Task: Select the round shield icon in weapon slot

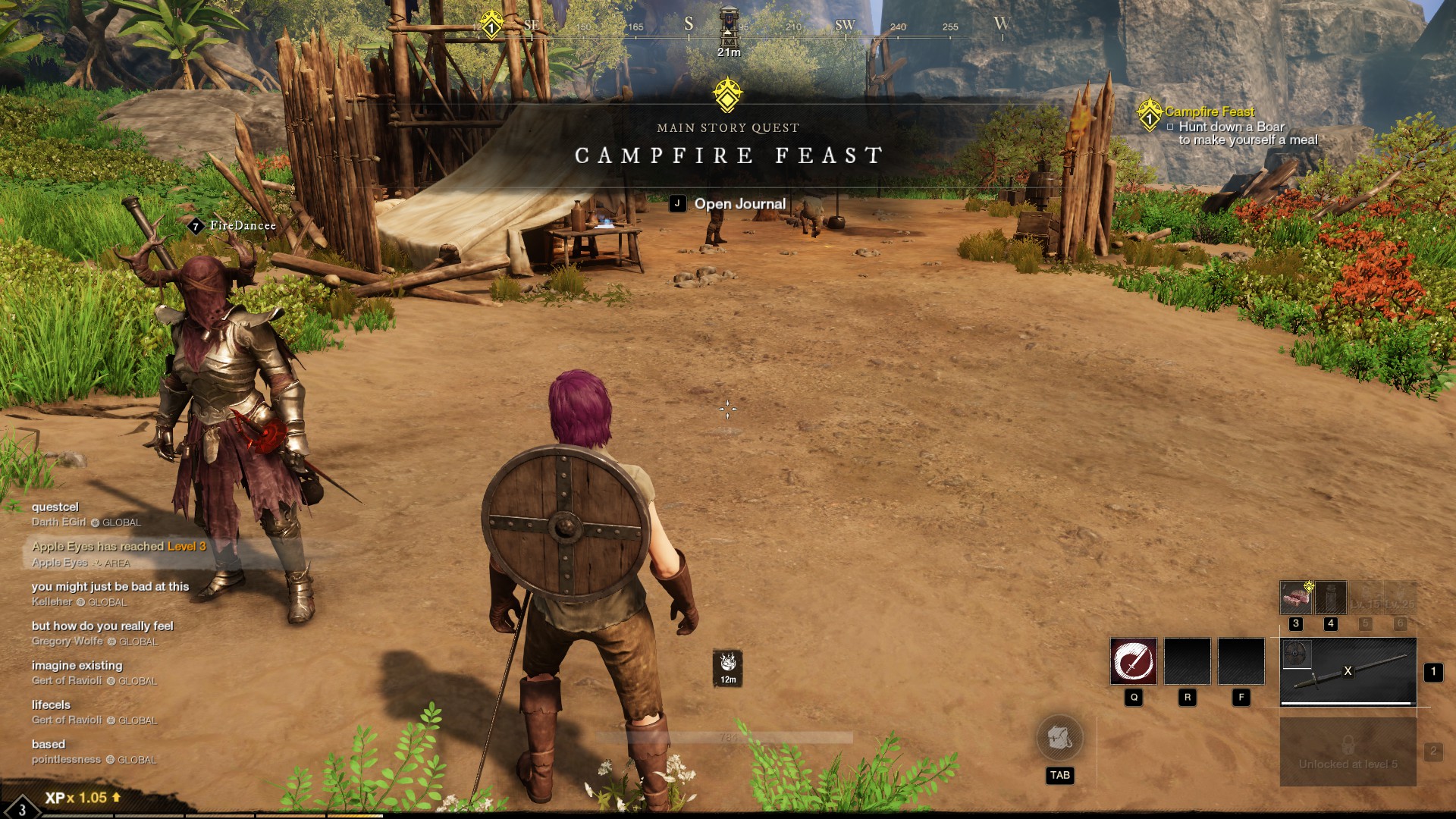Action: click(1296, 654)
